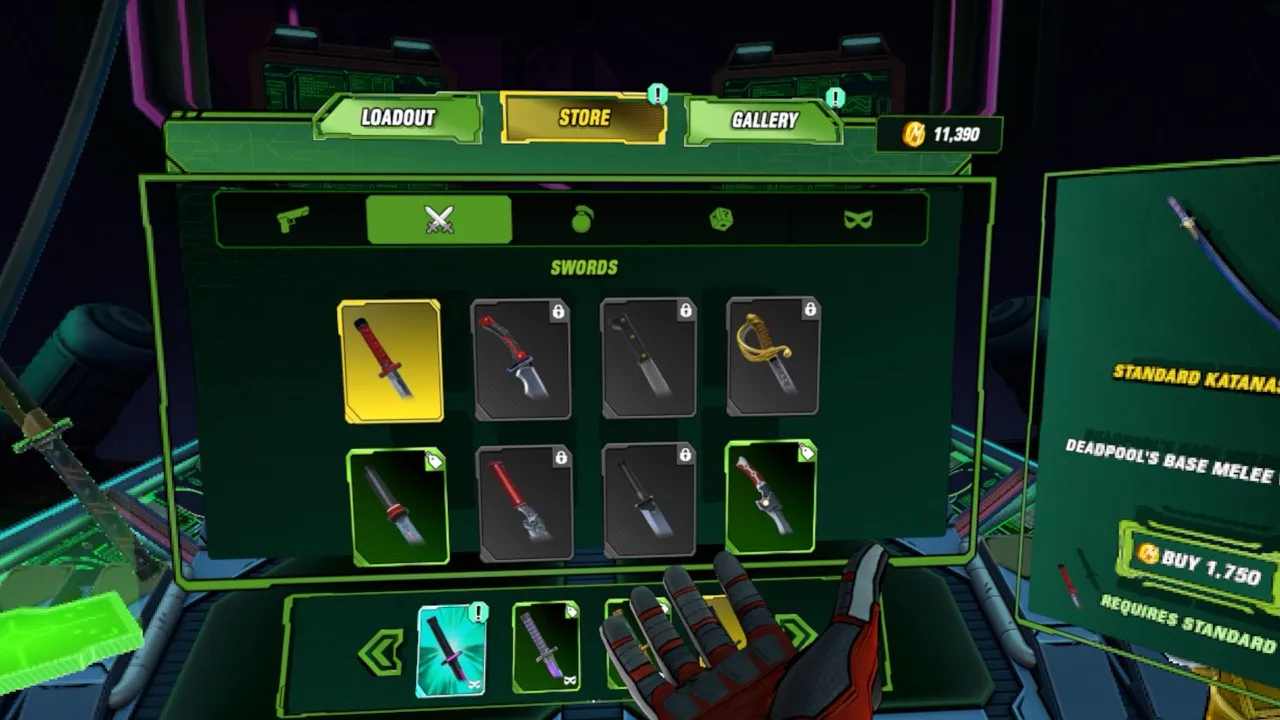Image resolution: width=1280 pixels, height=720 pixels.
Task: Choose the crossed swords category
Action: point(439,219)
